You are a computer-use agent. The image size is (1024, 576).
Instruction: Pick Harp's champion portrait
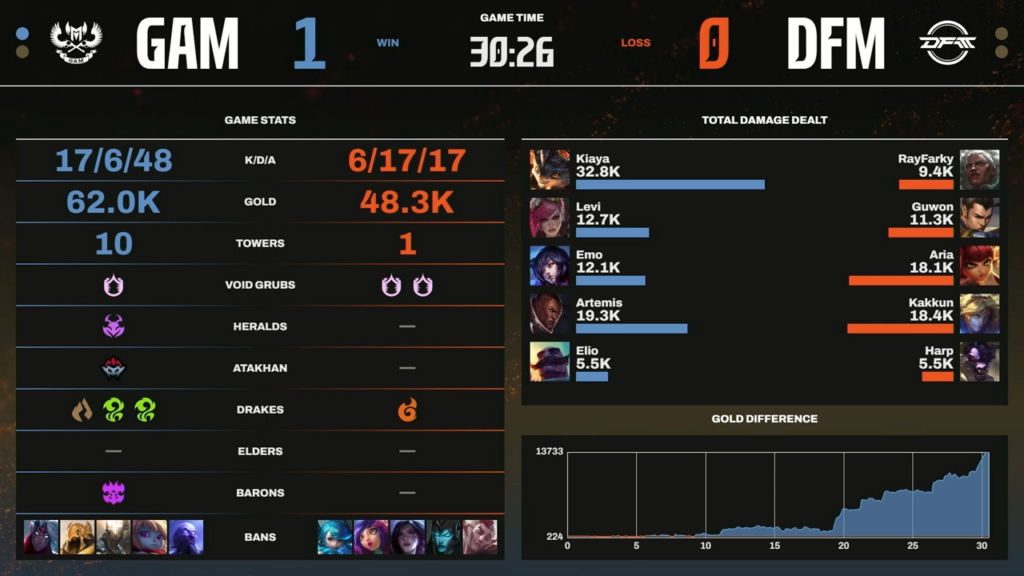click(979, 362)
